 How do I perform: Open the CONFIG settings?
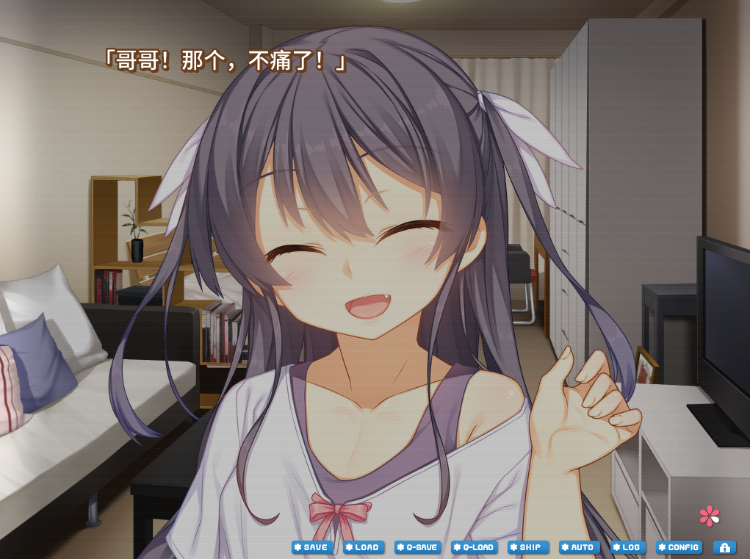point(679,548)
